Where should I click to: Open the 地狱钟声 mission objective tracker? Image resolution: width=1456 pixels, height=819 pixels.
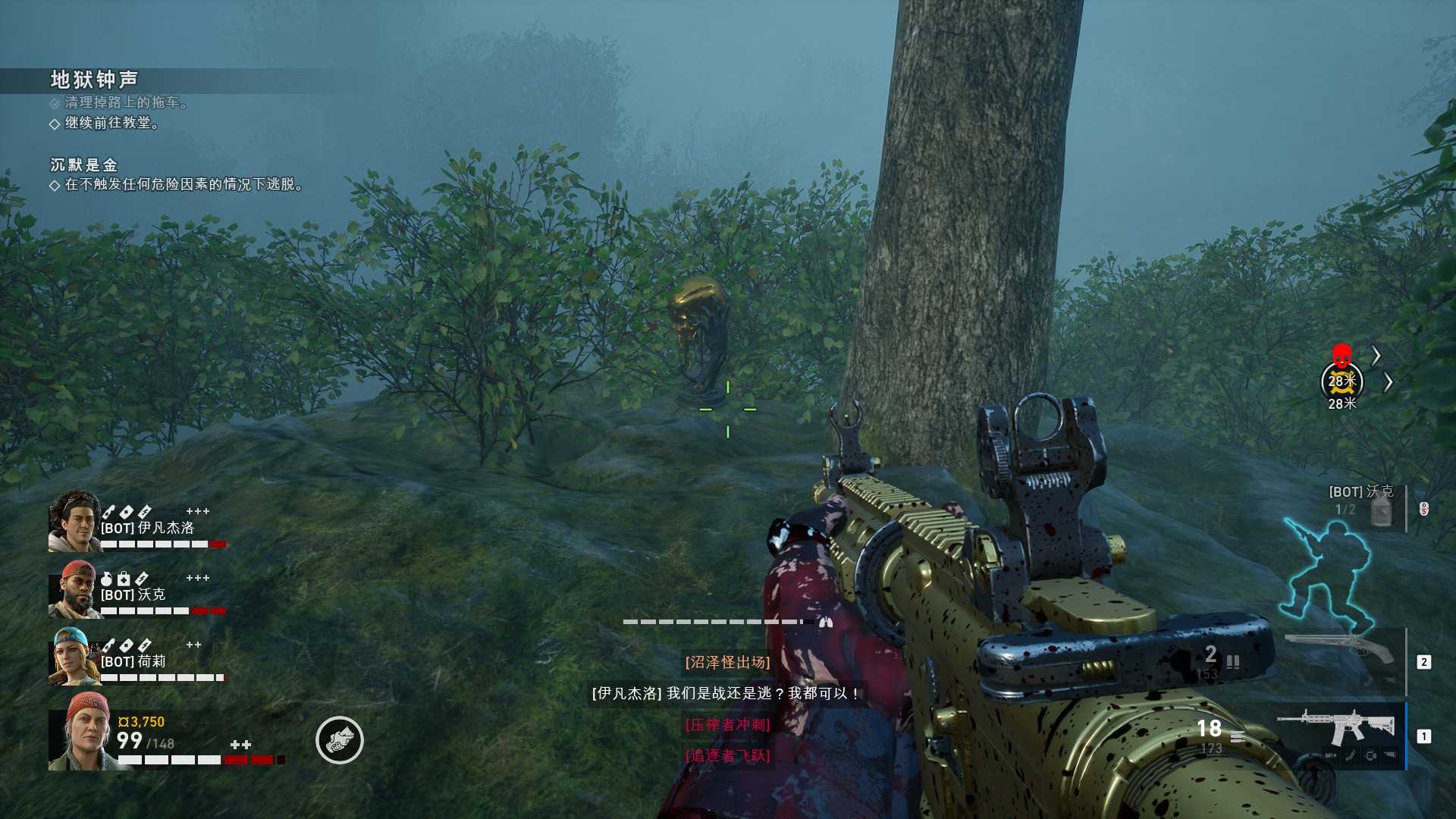click(x=94, y=80)
